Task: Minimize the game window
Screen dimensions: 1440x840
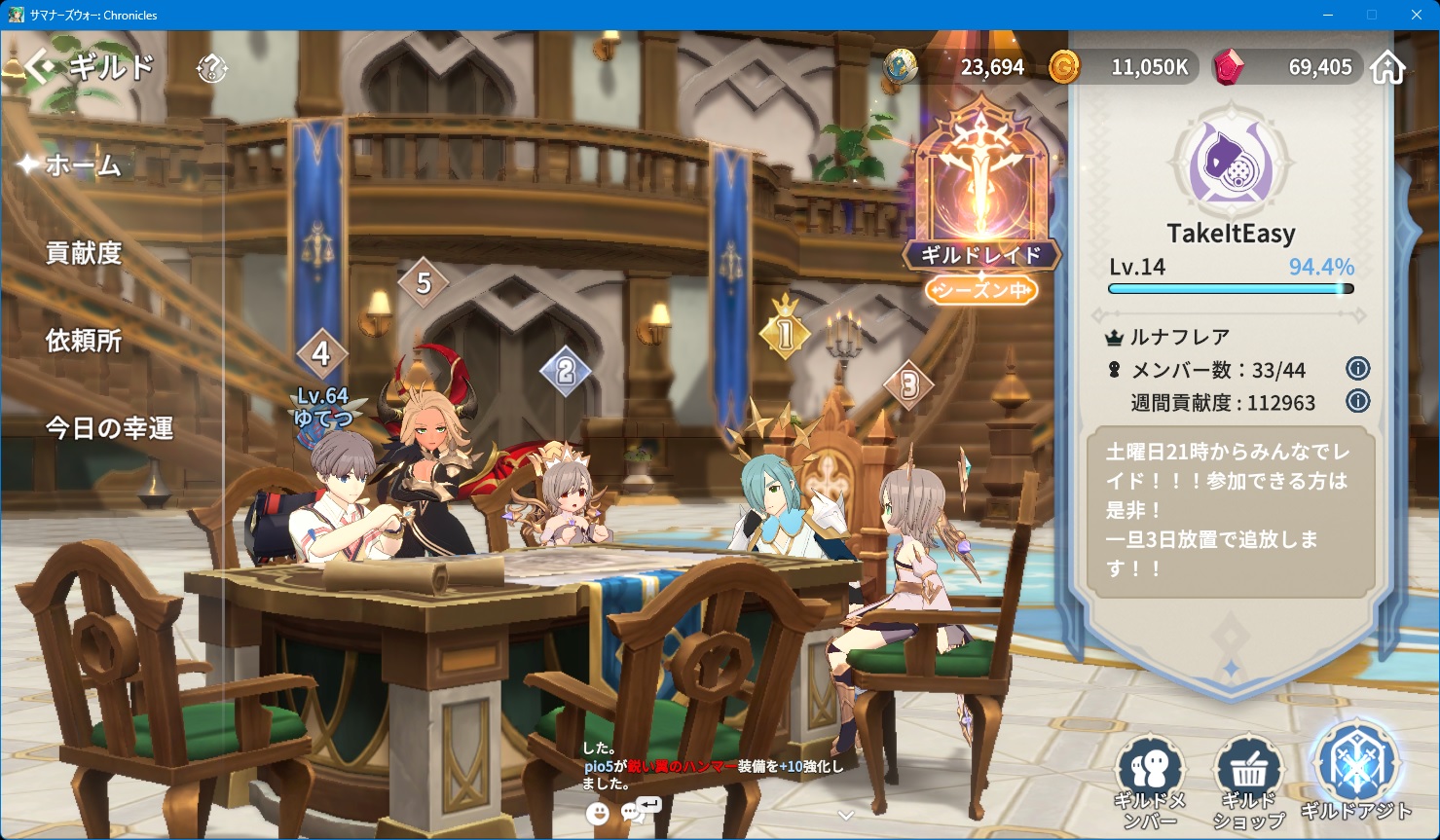Action: (1328, 15)
